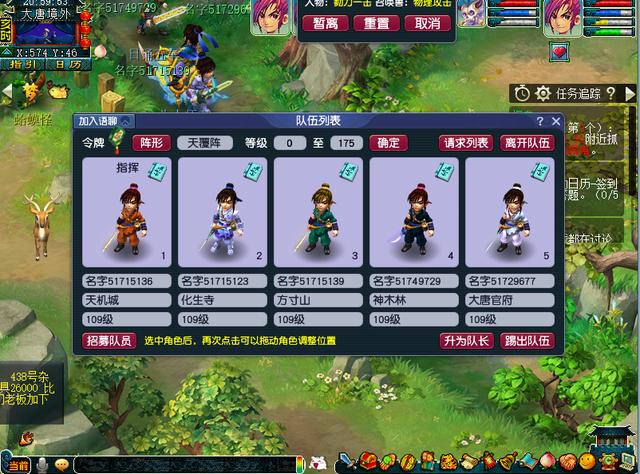Viewport: 640px width, 474px height.
Task: Open the team panel help question mark
Action: [x=540, y=121]
